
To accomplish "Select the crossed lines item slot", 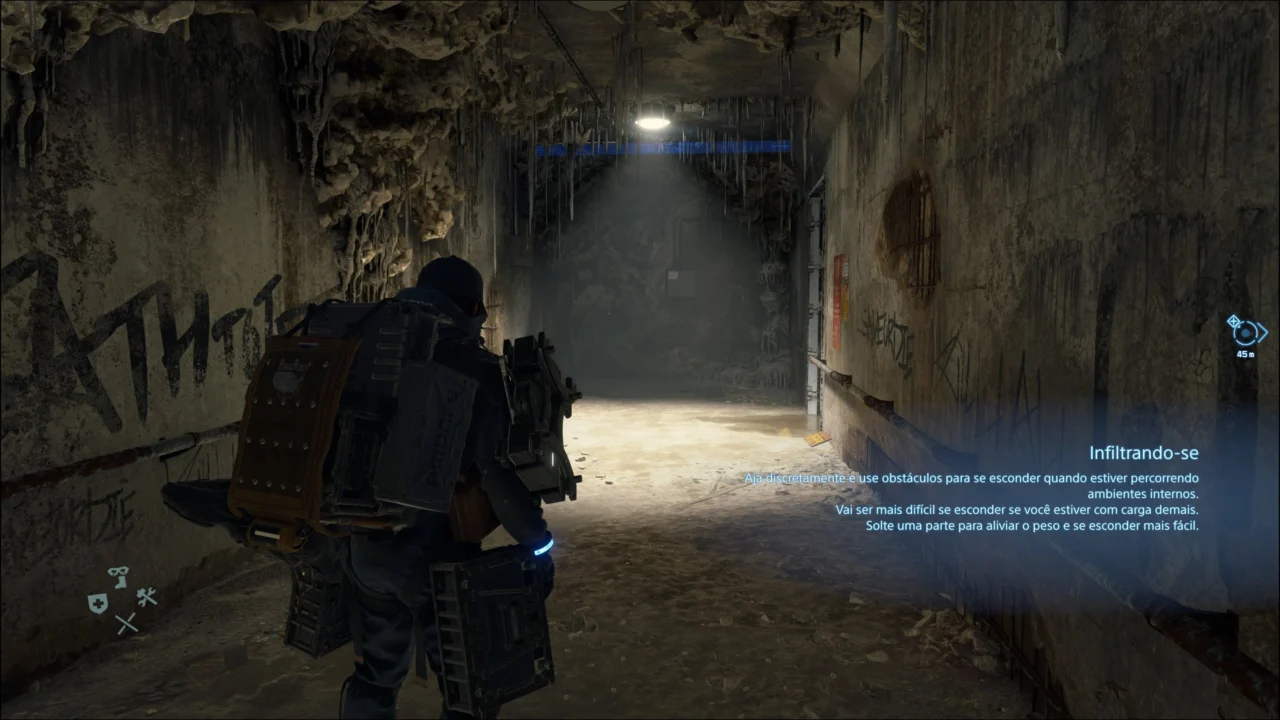I will click(x=125, y=624).
